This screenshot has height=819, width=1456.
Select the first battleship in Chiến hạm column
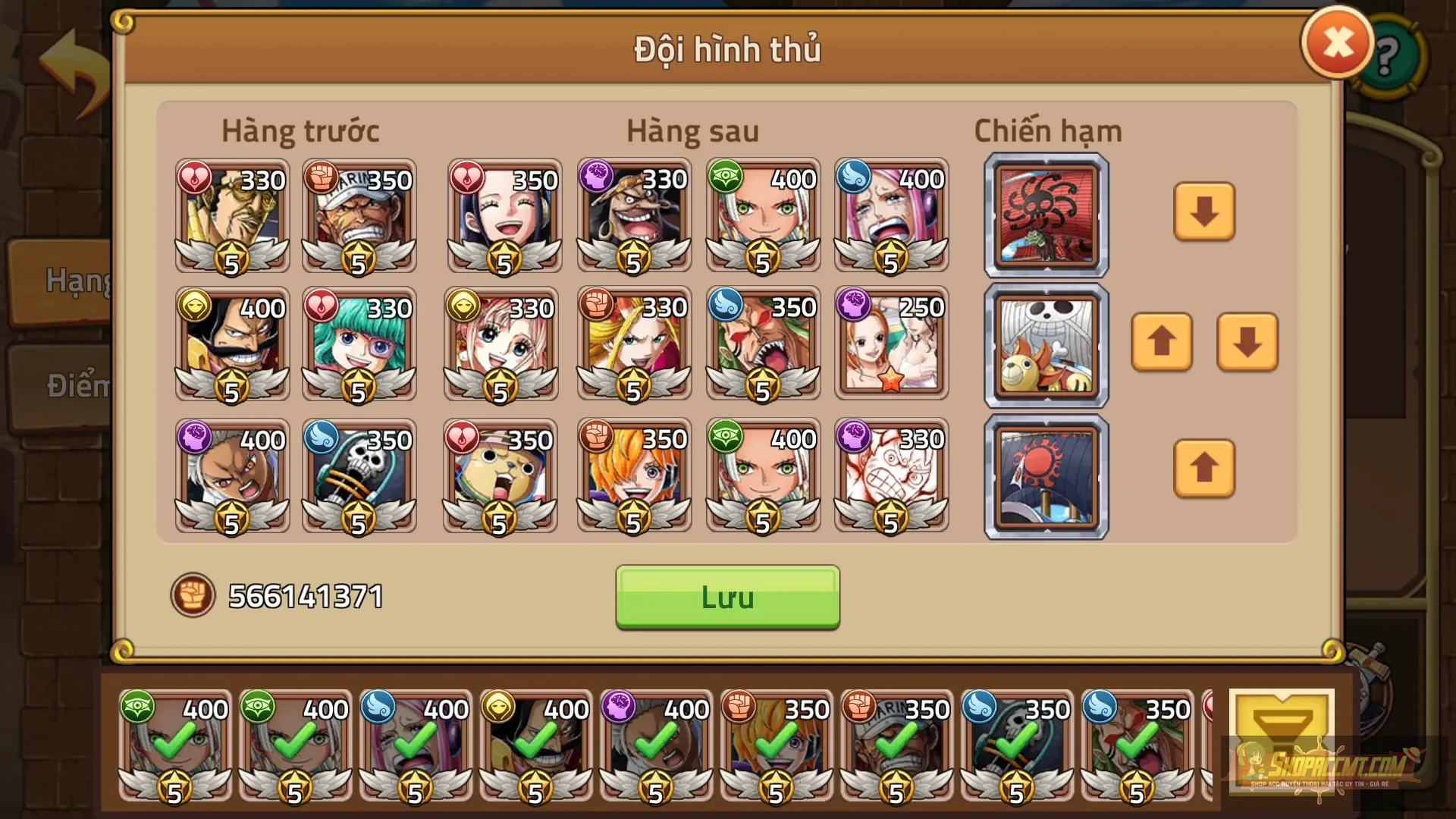[1045, 215]
